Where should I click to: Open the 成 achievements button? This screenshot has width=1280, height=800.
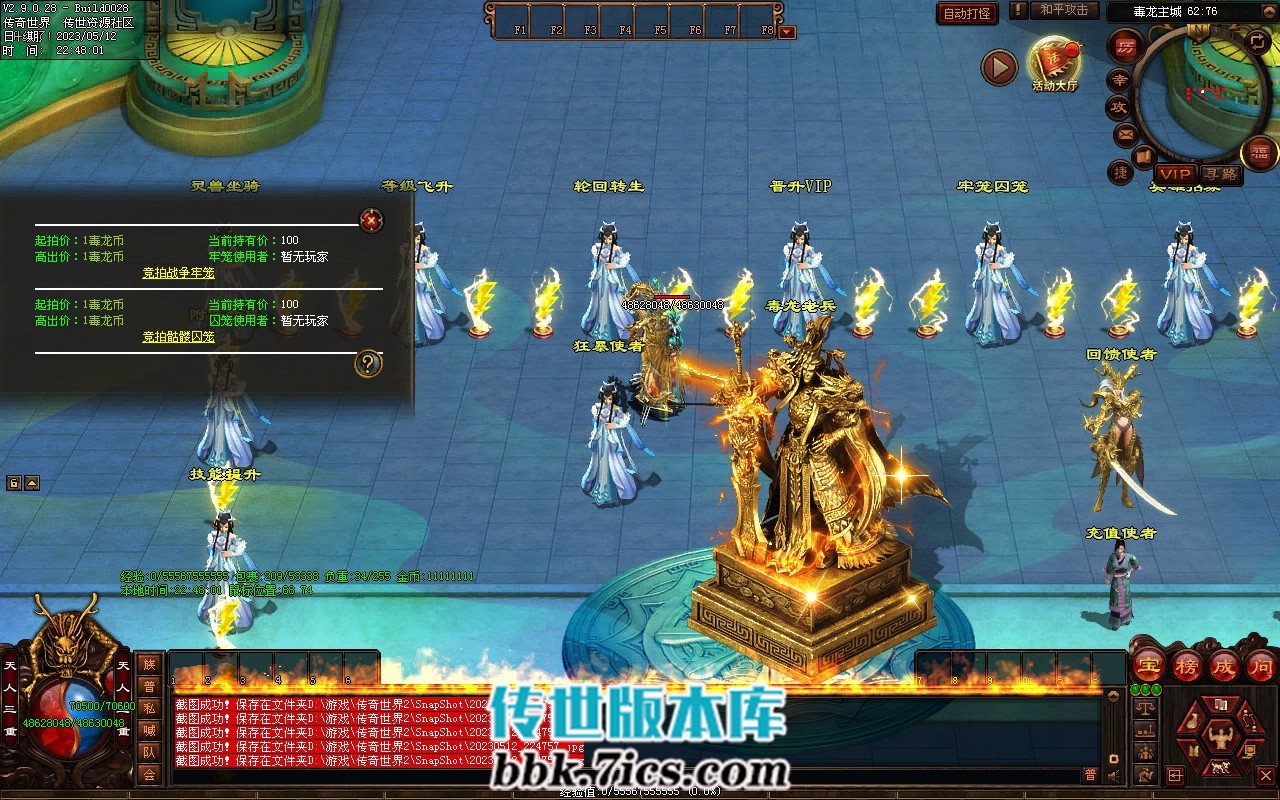click(1224, 666)
